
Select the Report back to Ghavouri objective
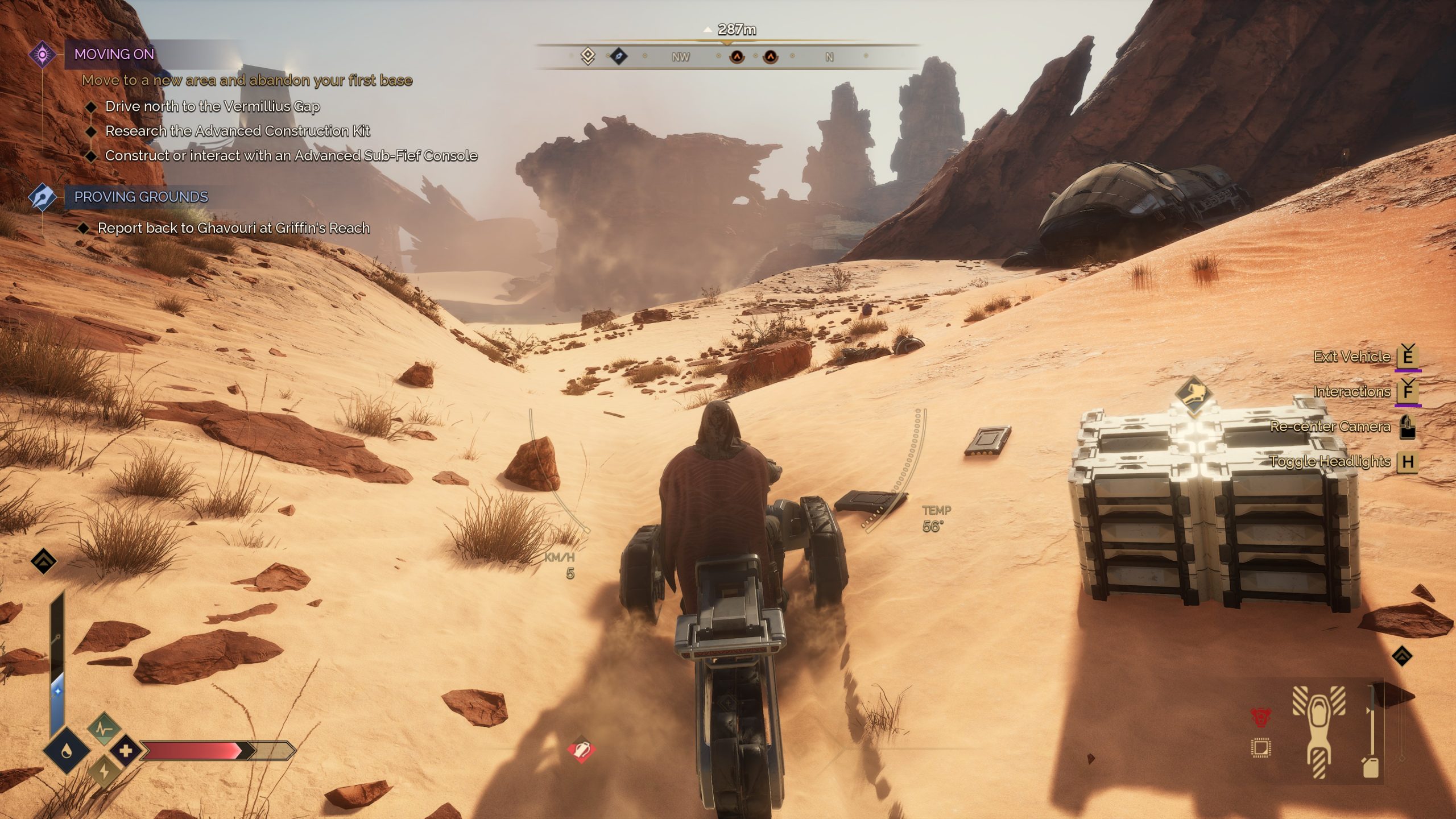click(233, 228)
